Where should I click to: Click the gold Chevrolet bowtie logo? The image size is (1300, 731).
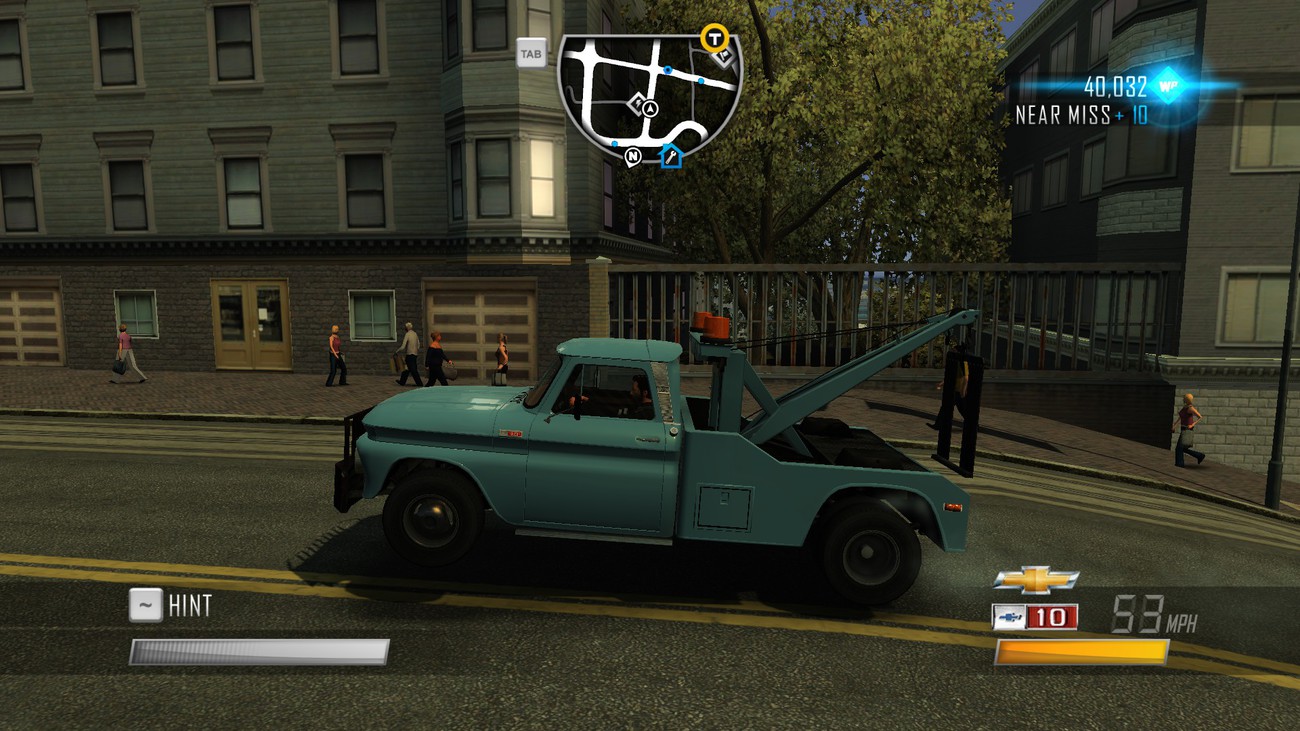point(1035,579)
